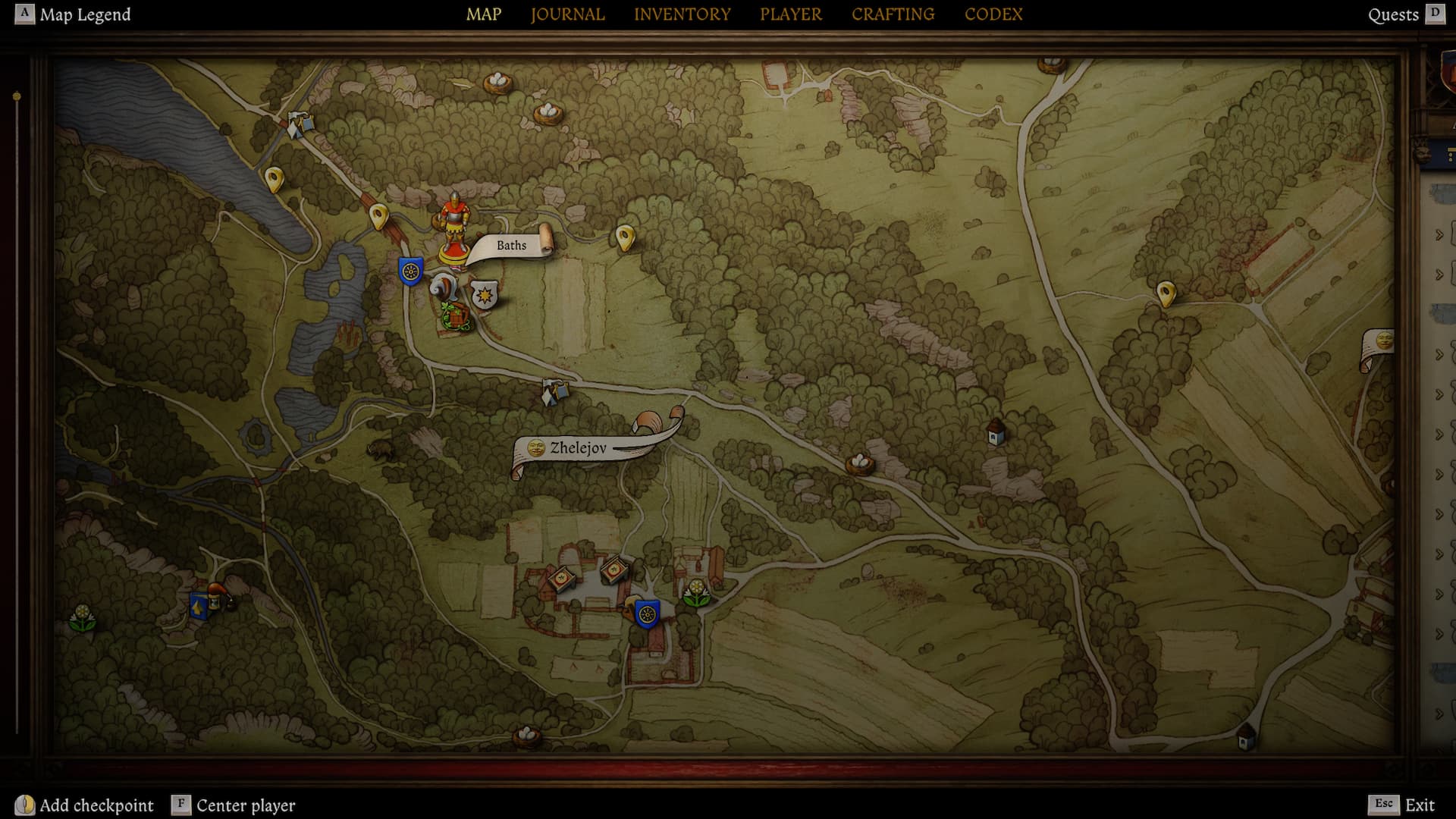Pick the white flower marker in Zhelejov

[696, 592]
